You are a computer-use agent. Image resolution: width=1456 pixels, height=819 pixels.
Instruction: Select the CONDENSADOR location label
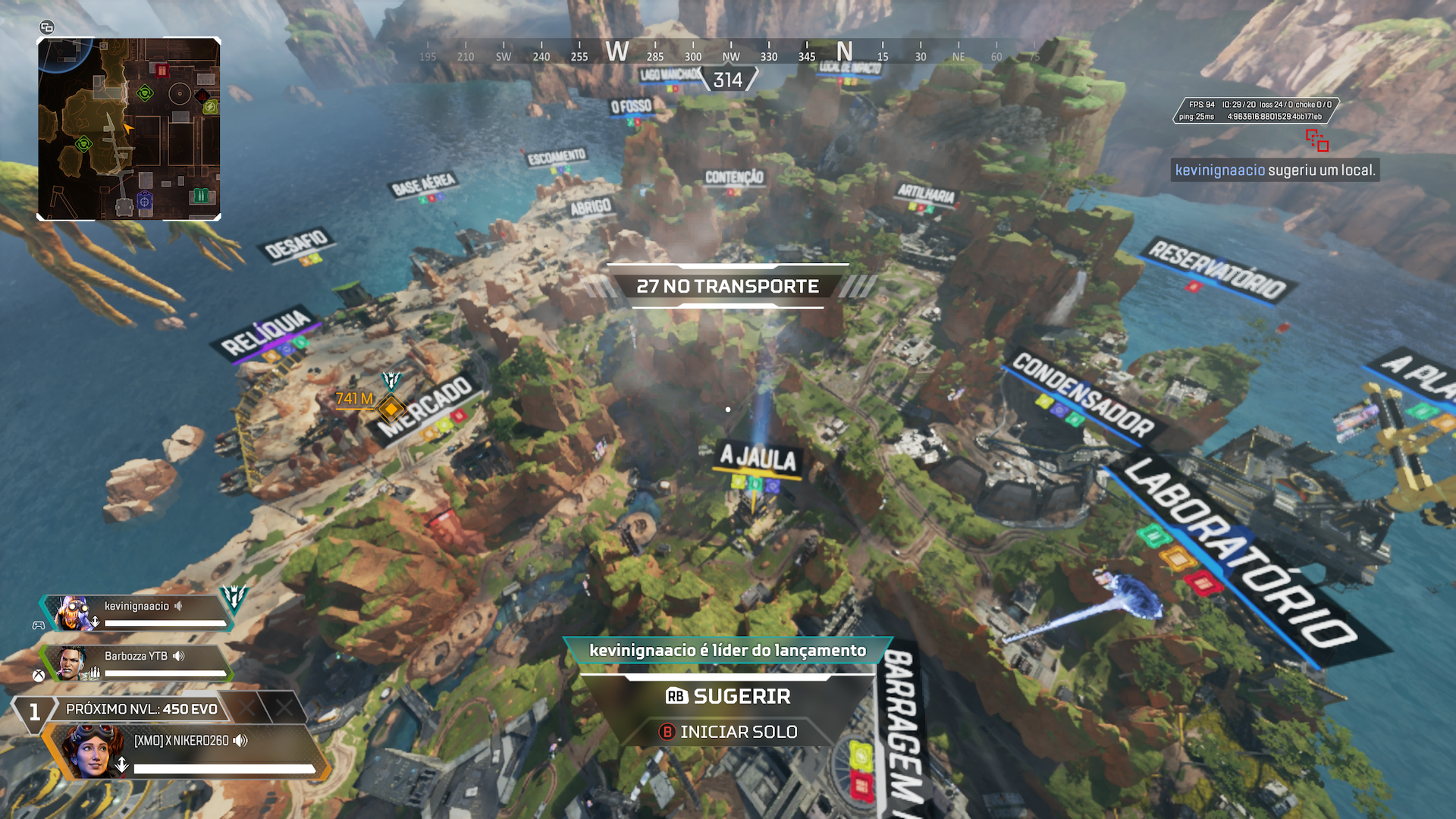[x=1083, y=394]
